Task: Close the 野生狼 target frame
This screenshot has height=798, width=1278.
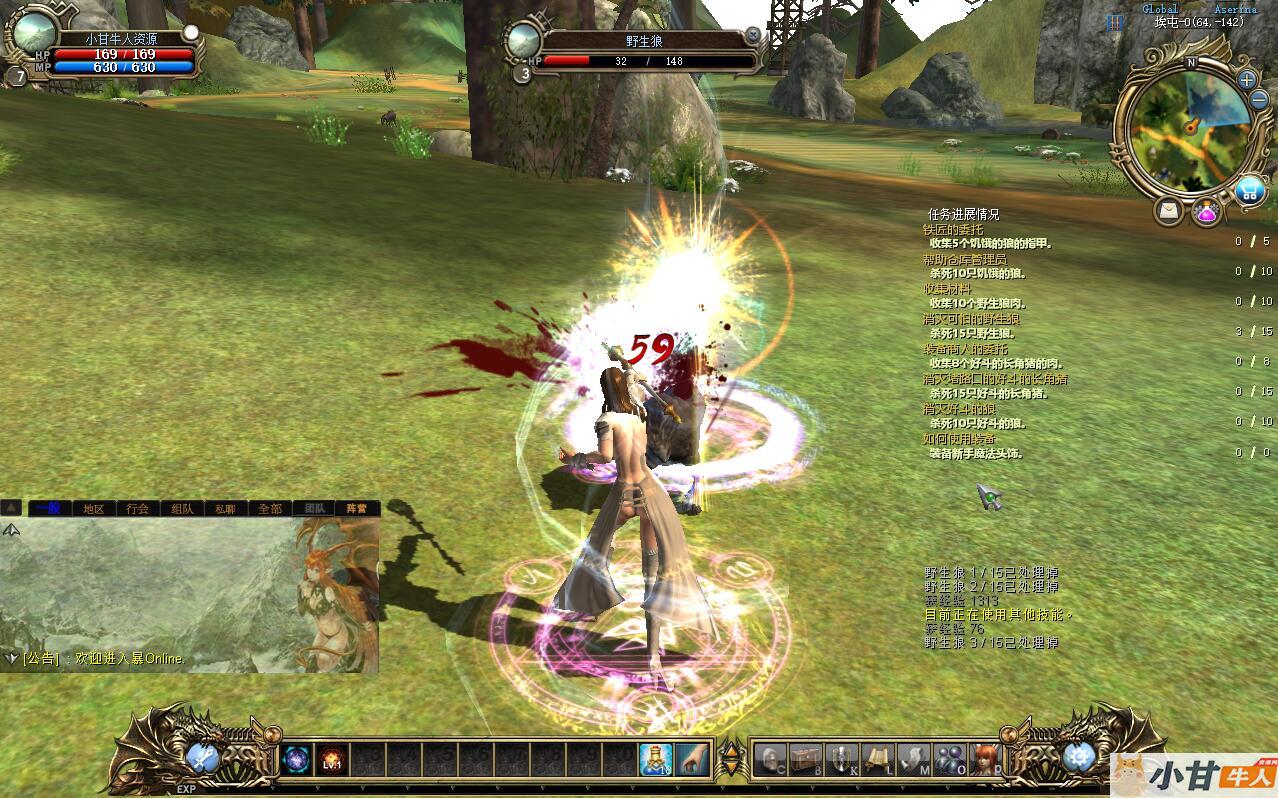Action: point(753,35)
